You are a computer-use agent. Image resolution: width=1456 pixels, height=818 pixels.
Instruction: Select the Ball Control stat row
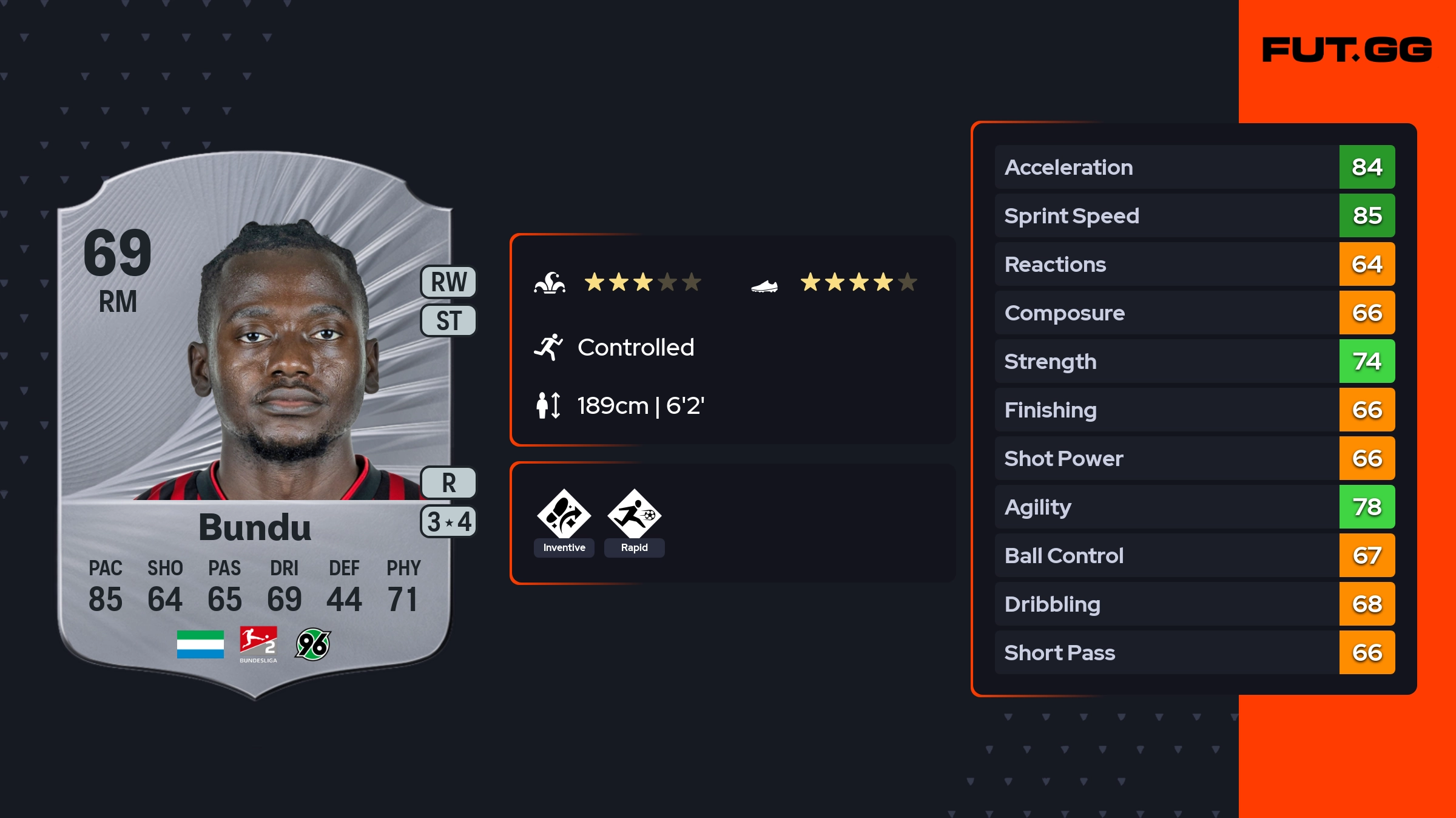tap(1194, 555)
